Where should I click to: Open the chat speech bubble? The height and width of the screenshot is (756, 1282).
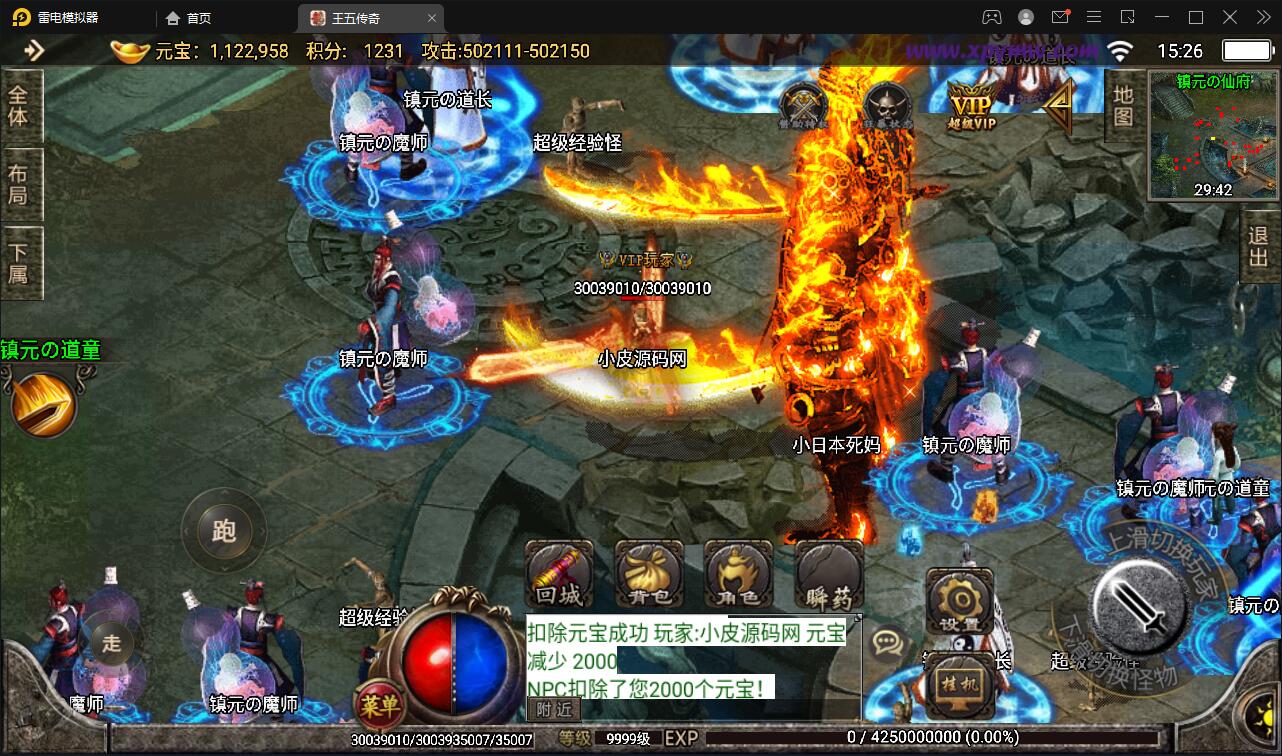(887, 641)
